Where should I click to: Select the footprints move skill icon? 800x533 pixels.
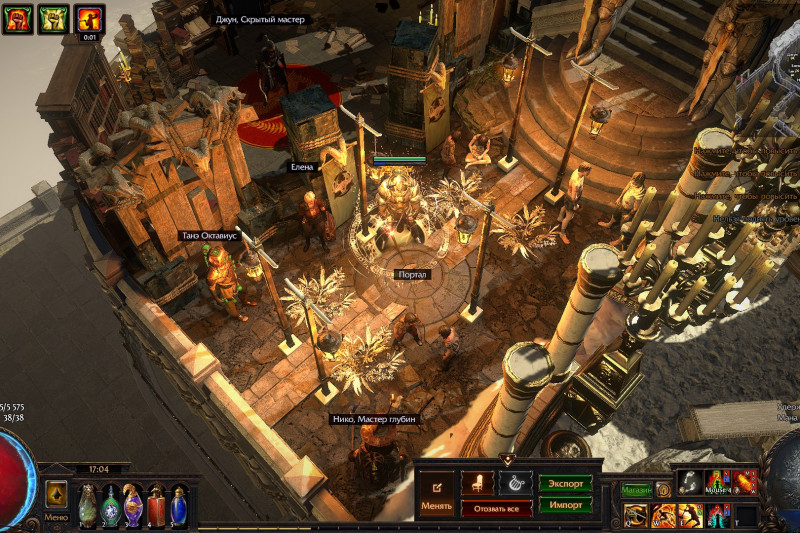point(690,482)
